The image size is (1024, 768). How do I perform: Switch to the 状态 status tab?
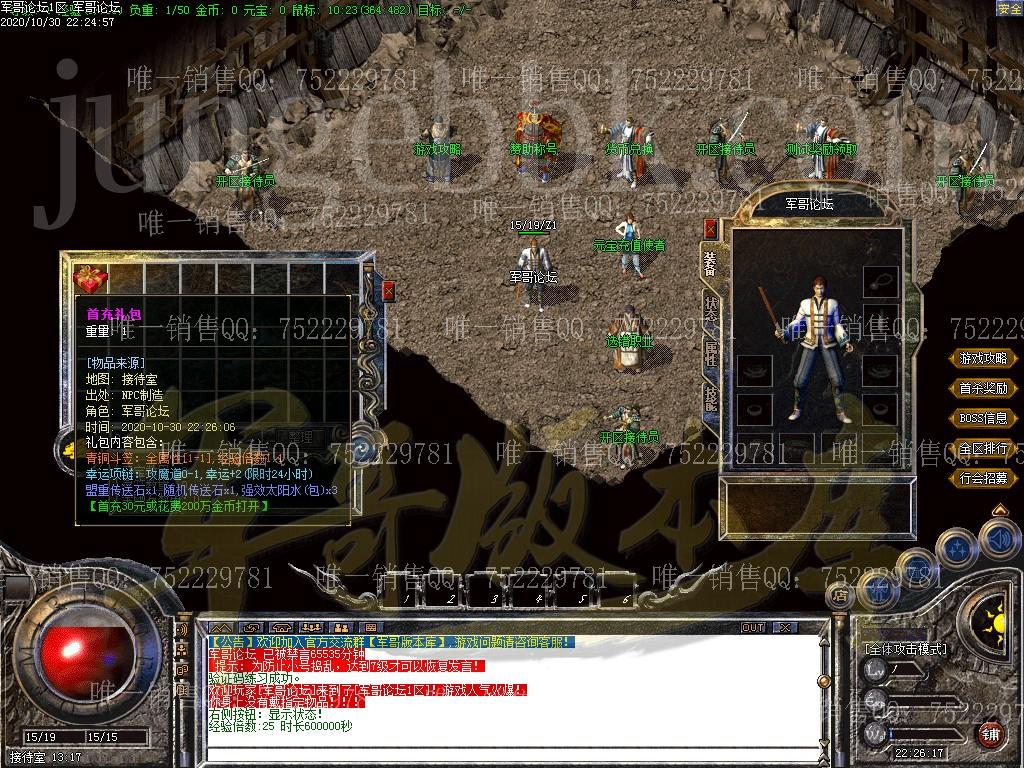point(711,307)
